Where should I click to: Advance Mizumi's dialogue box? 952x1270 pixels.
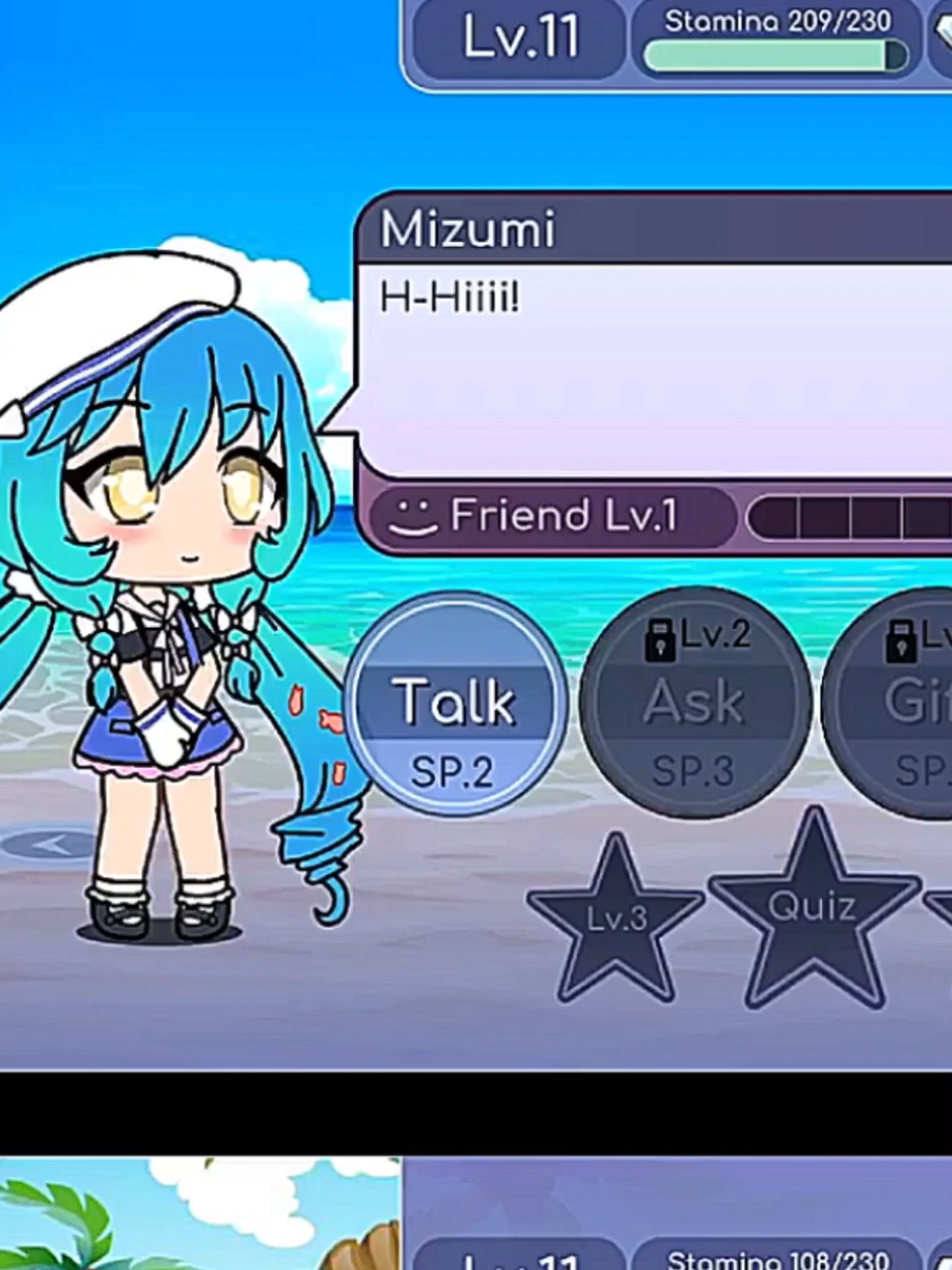pos(654,367)
